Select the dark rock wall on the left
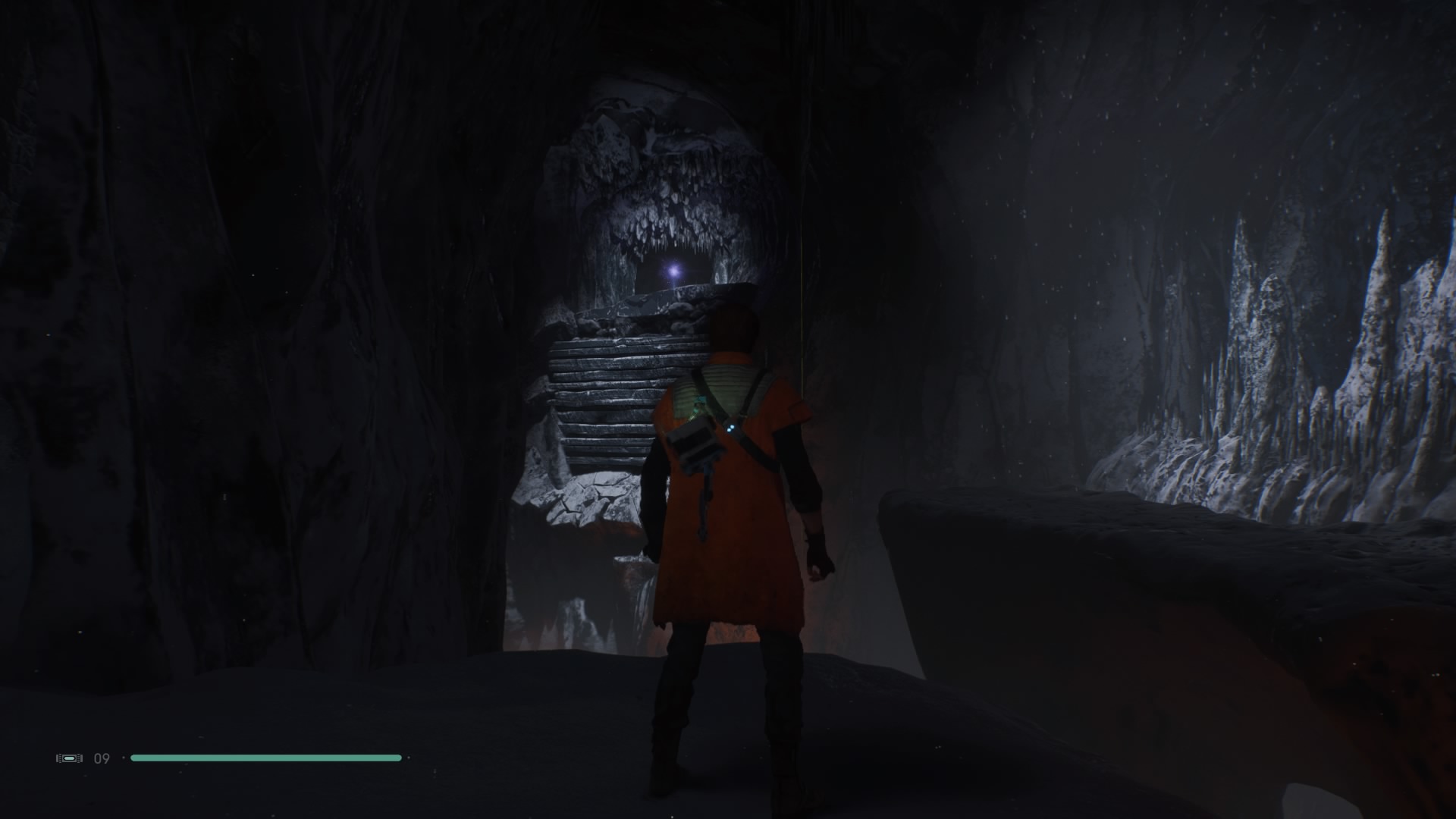 tap(227, 379)
